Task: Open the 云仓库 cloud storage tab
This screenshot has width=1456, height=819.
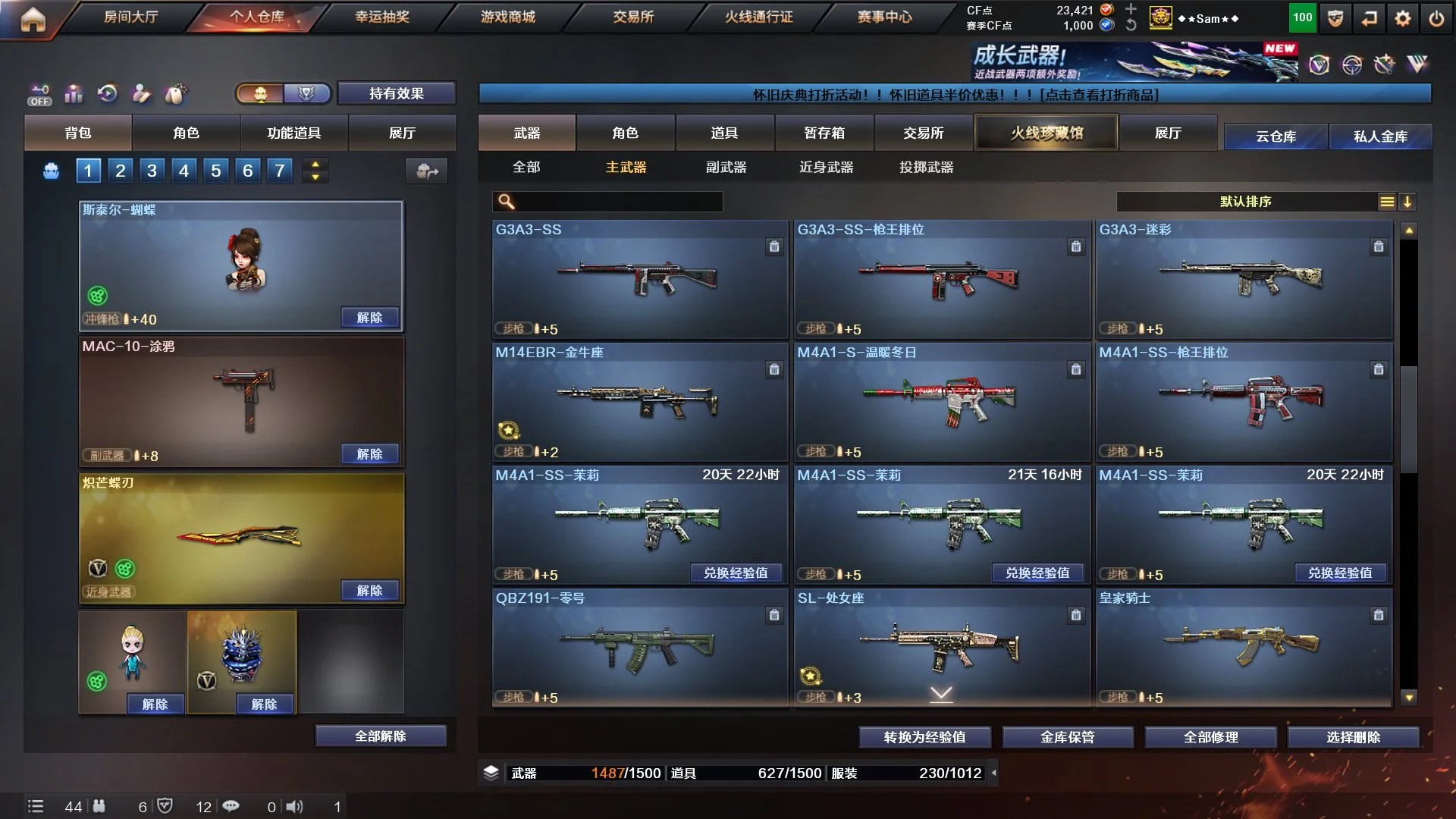Action: coord(1276,136)
